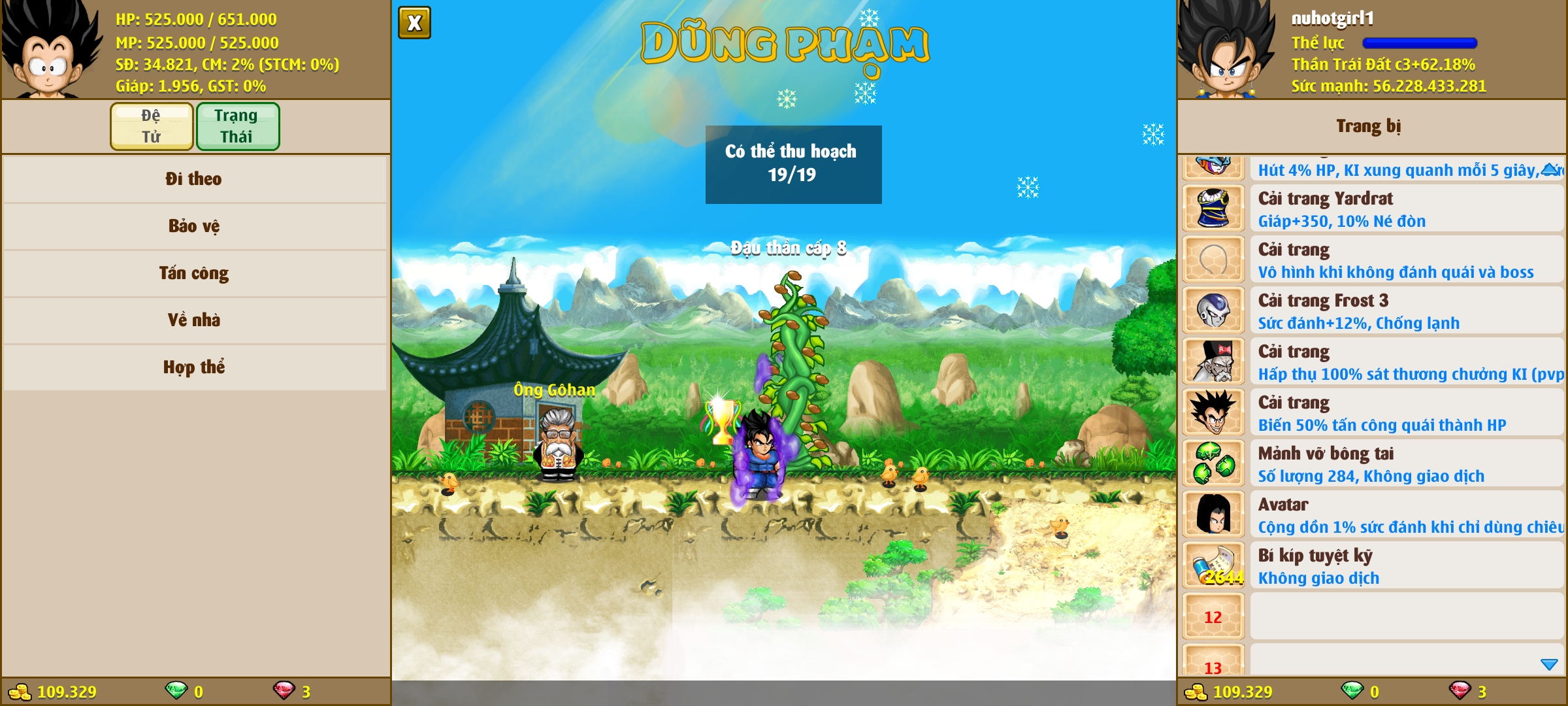The image size is (1568, 706).
Task: Click the blue down arrow in equipment list
Action: click(x=1549, y=665)
